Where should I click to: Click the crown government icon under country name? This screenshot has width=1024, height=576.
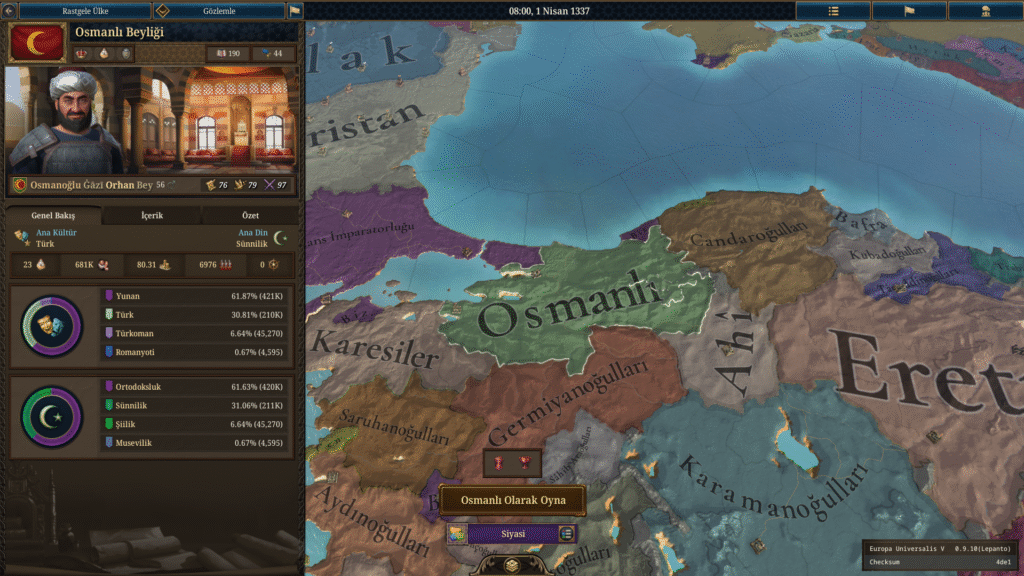tap(82, 53)
